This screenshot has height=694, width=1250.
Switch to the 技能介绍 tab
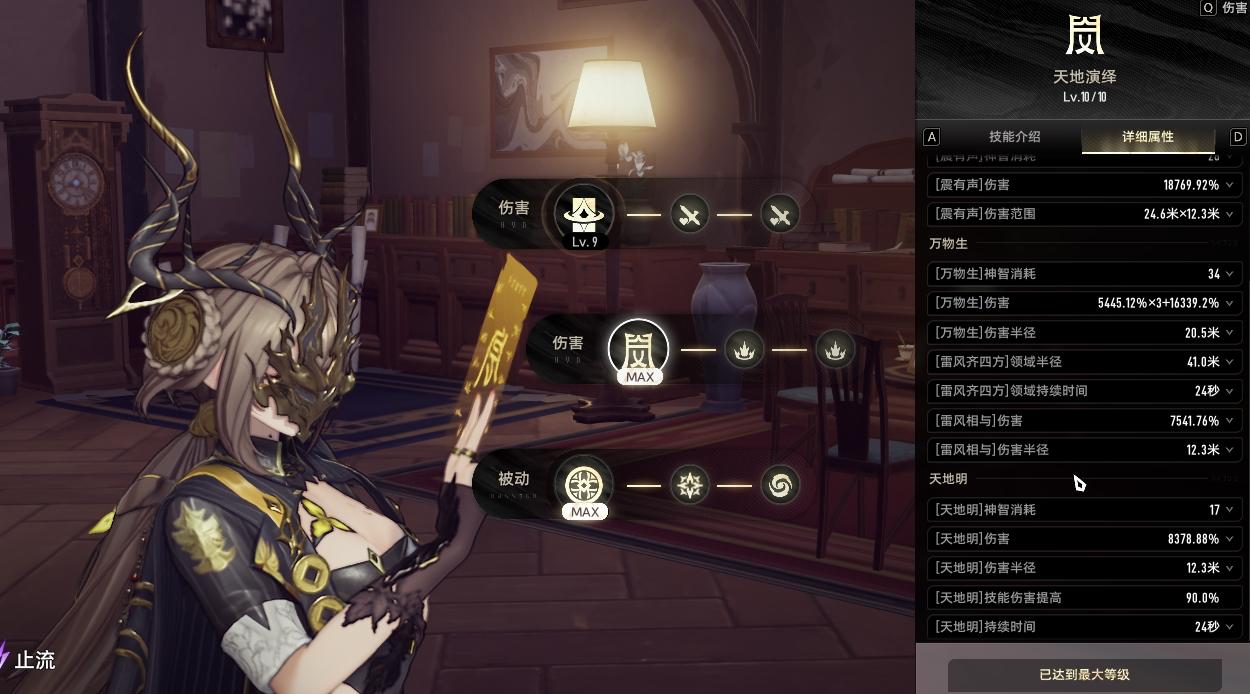tap(1014, 137)
